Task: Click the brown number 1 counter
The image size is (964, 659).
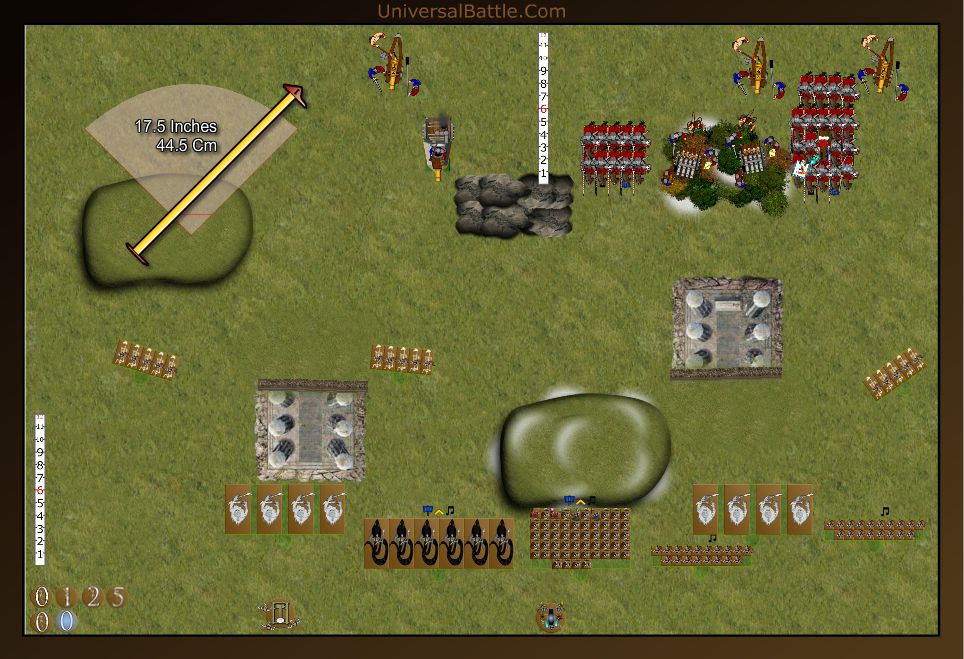Action: pos(66,597)
